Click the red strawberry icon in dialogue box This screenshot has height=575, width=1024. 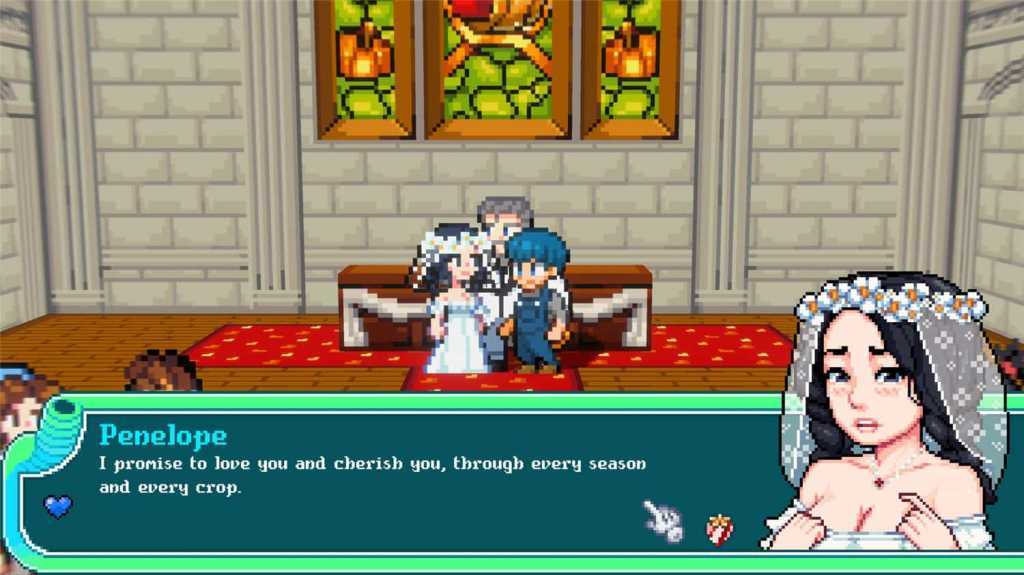tap(719, 528)
